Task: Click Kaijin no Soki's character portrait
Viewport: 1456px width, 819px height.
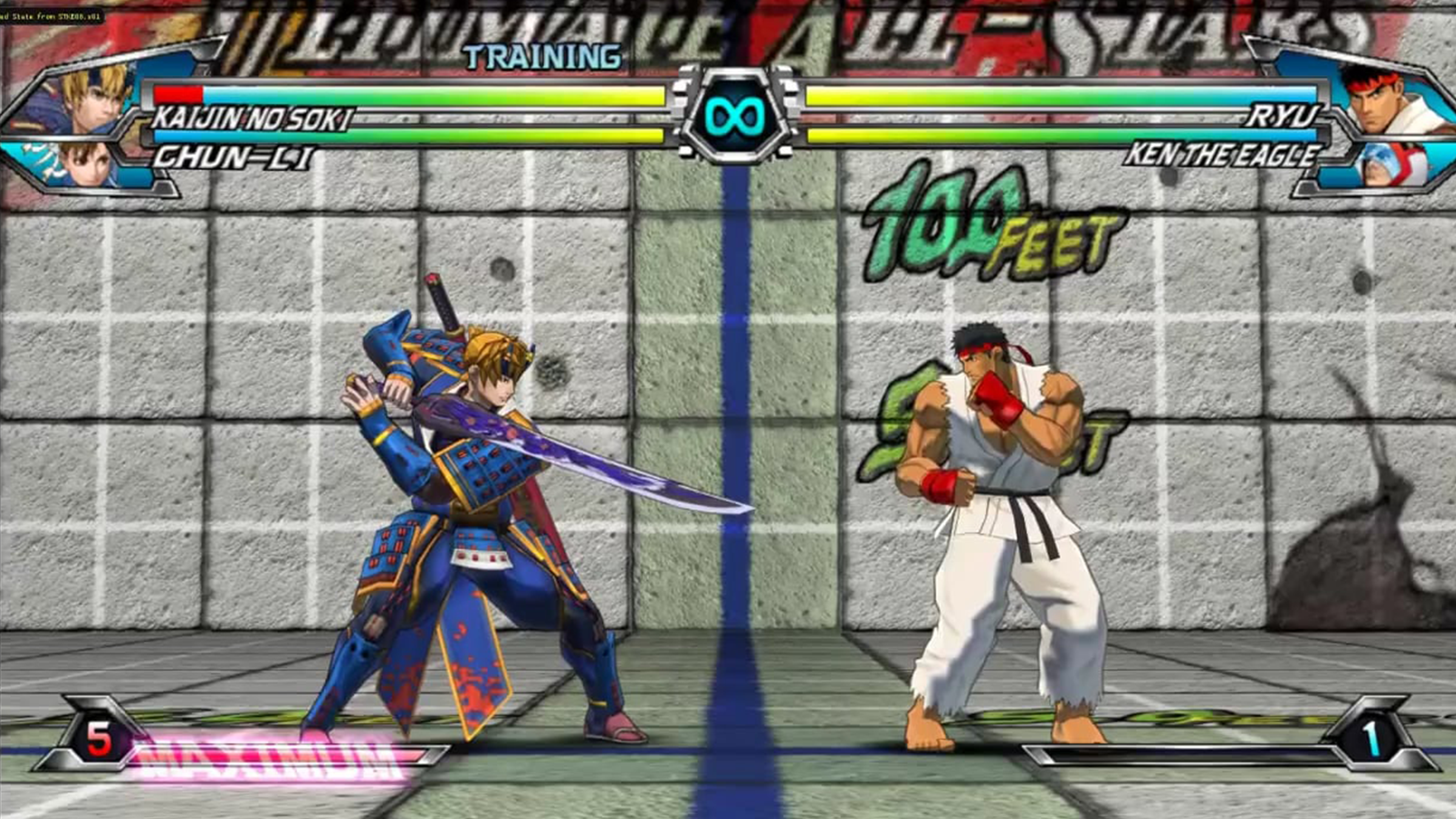Action: coord(91,98)
